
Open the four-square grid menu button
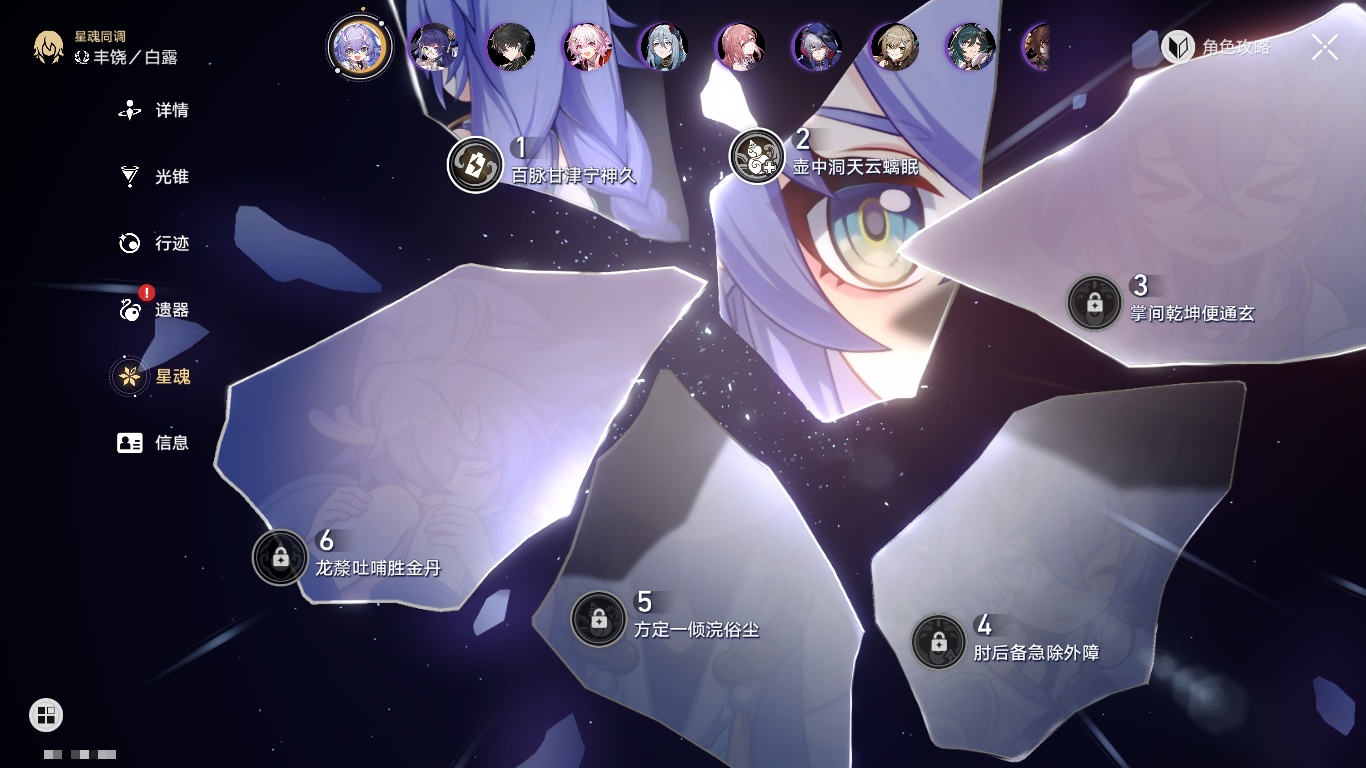coord(46,714)
